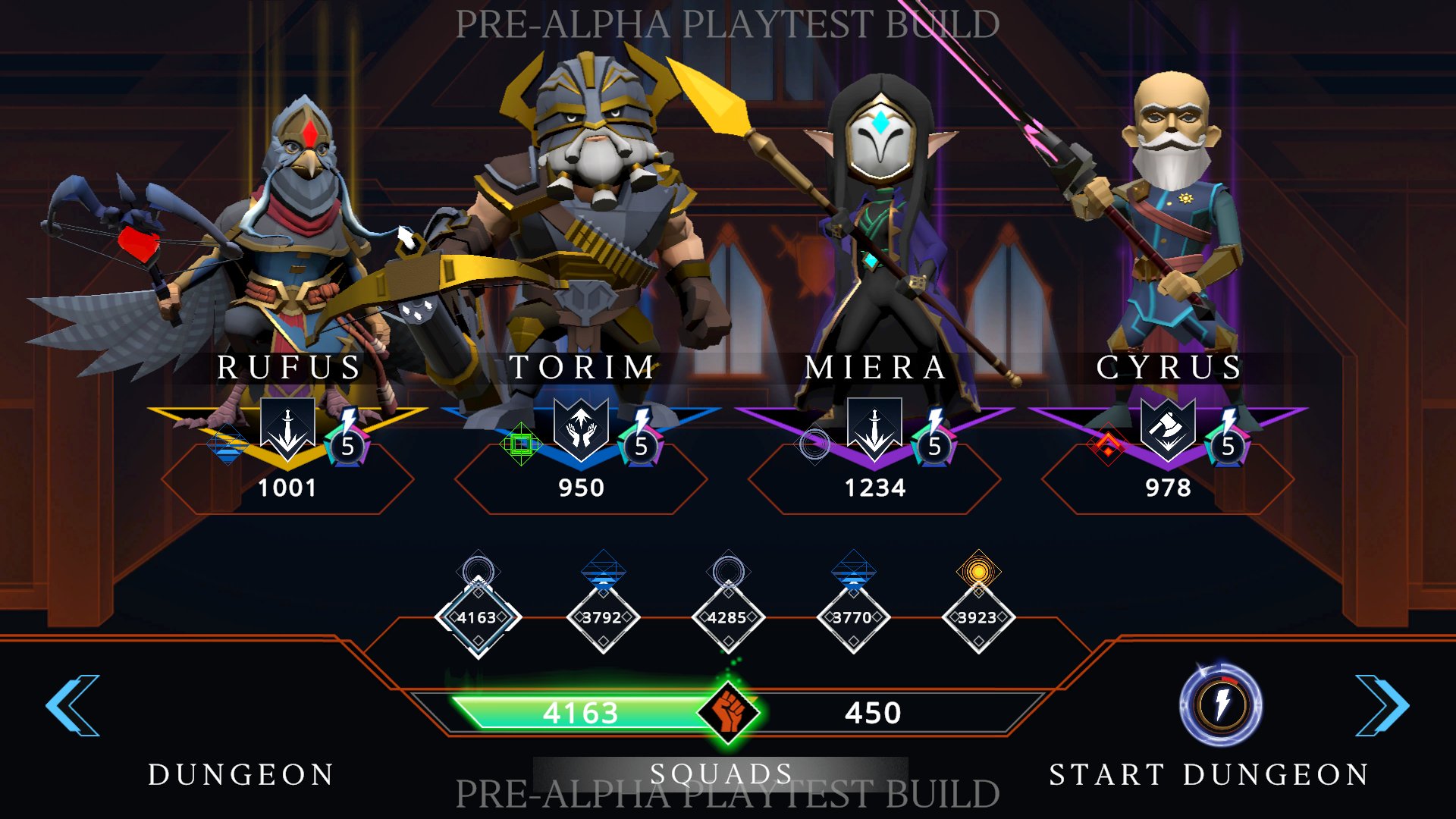Select squad with 3770 power

tap(853, 617)
